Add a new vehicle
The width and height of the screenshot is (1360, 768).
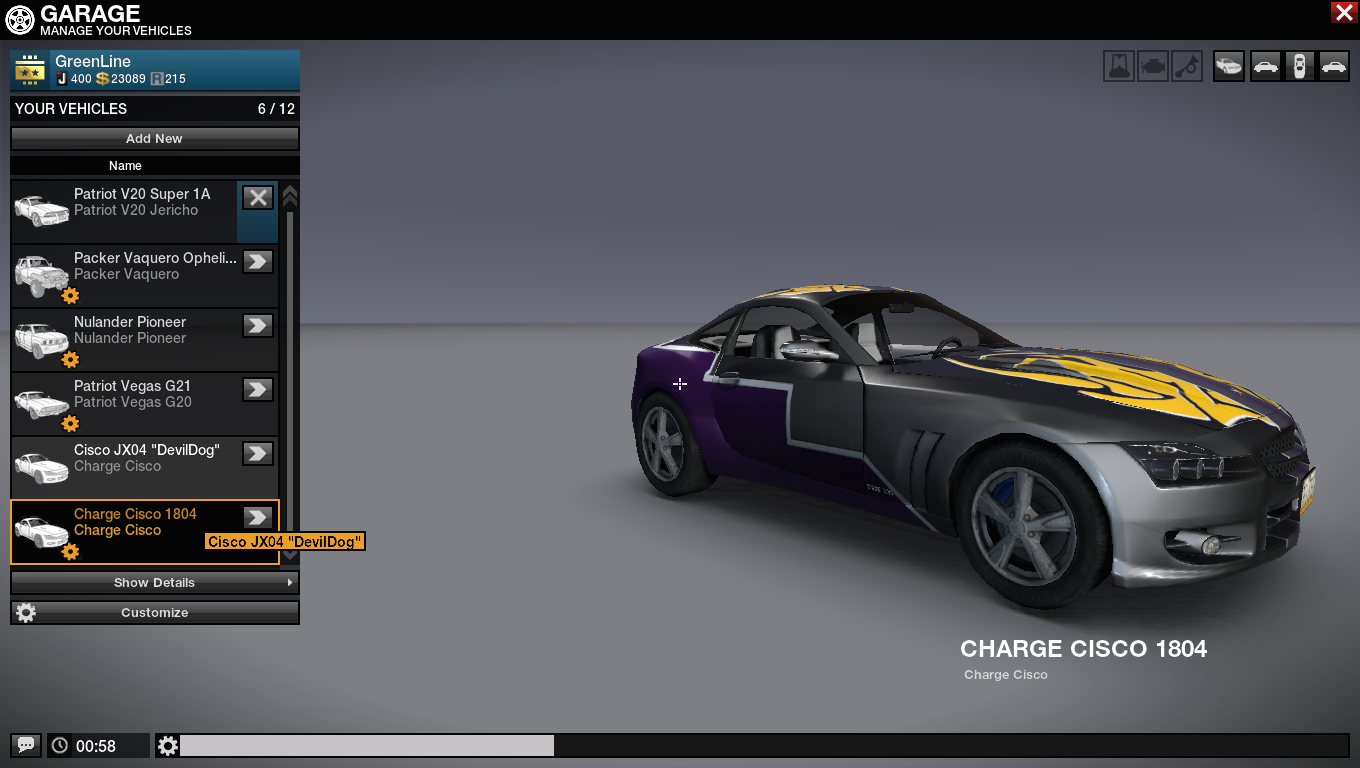(154, 139)
